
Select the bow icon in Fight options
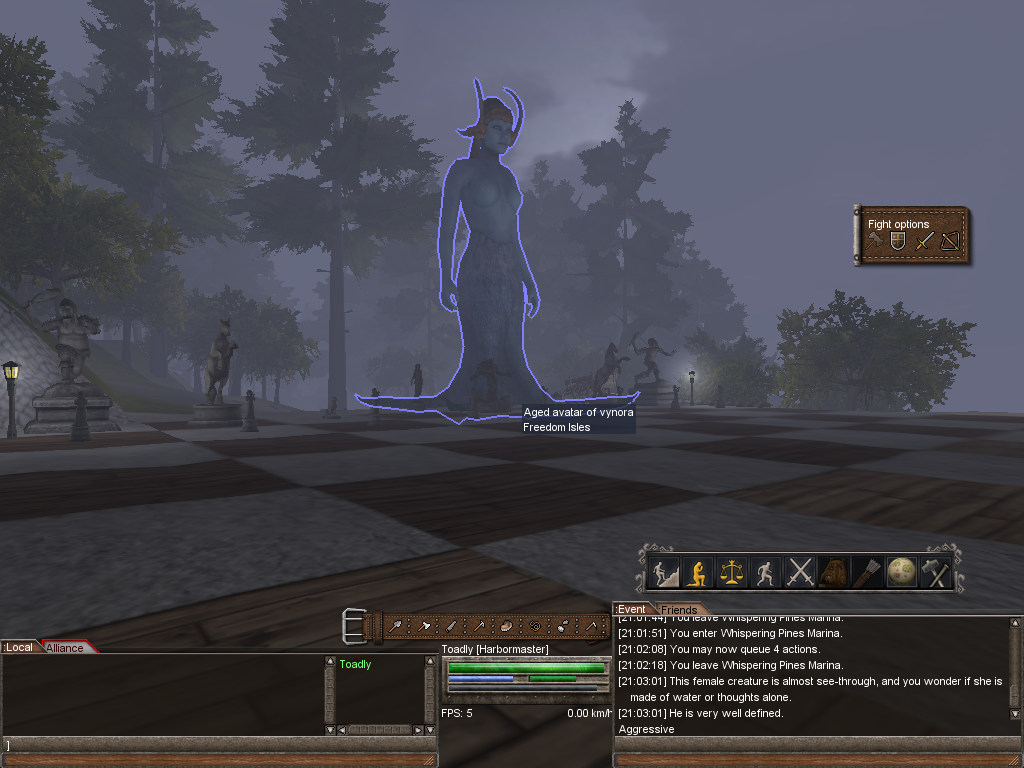click(x=949, y=241)
